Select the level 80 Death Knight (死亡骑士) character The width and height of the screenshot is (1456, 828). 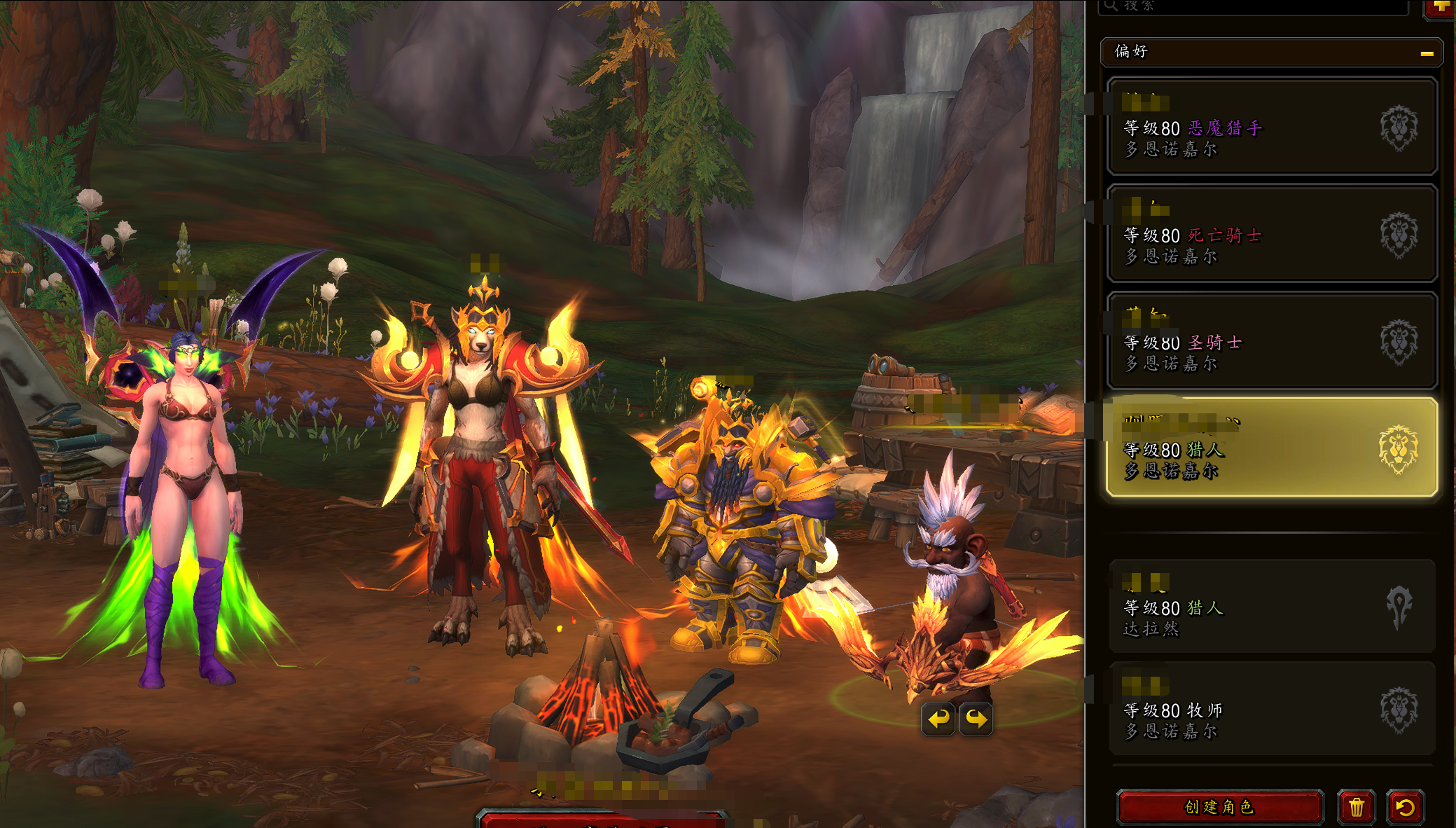(1271, 234)
